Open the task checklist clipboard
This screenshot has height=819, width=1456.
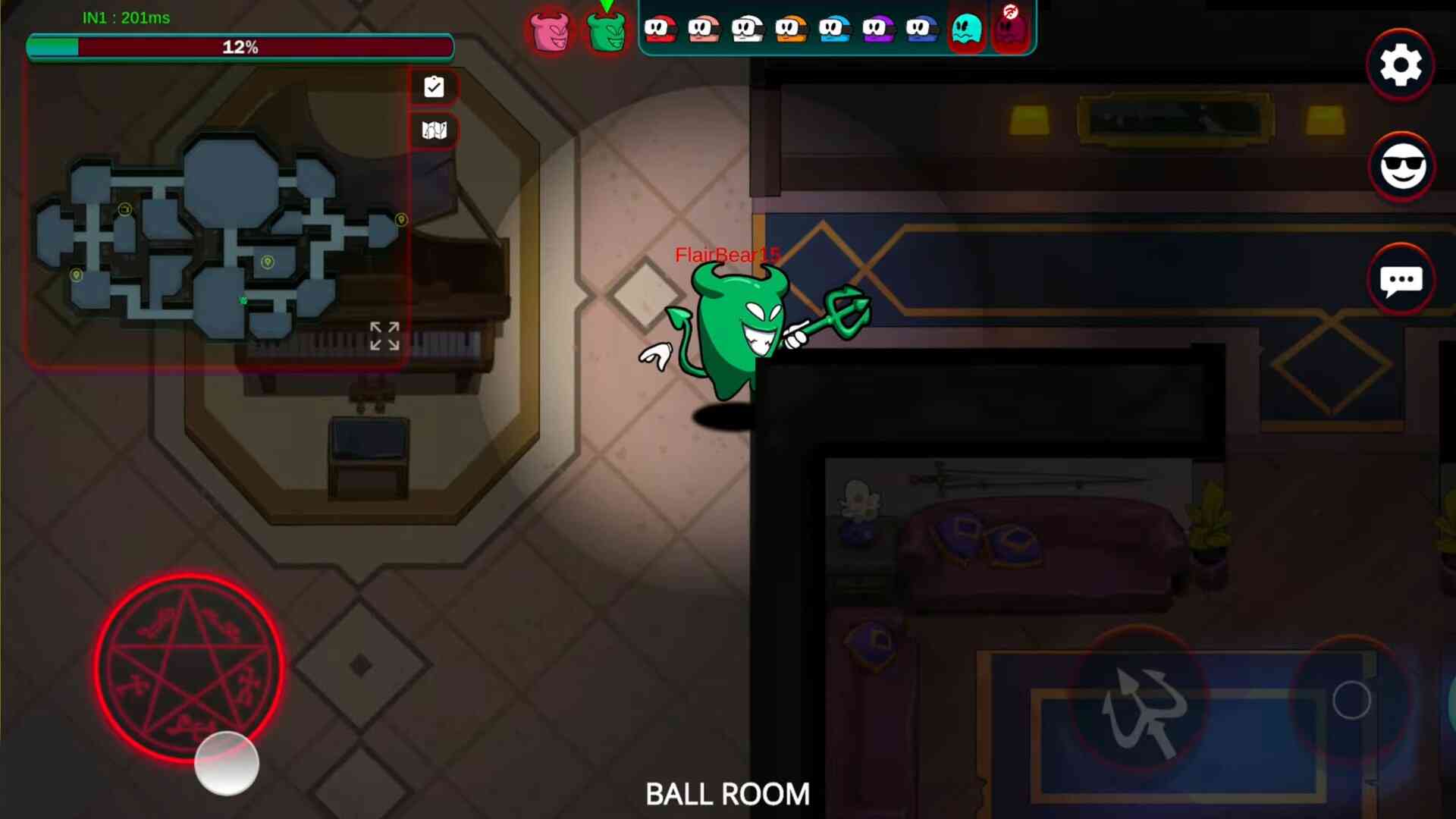click(434, 87)
